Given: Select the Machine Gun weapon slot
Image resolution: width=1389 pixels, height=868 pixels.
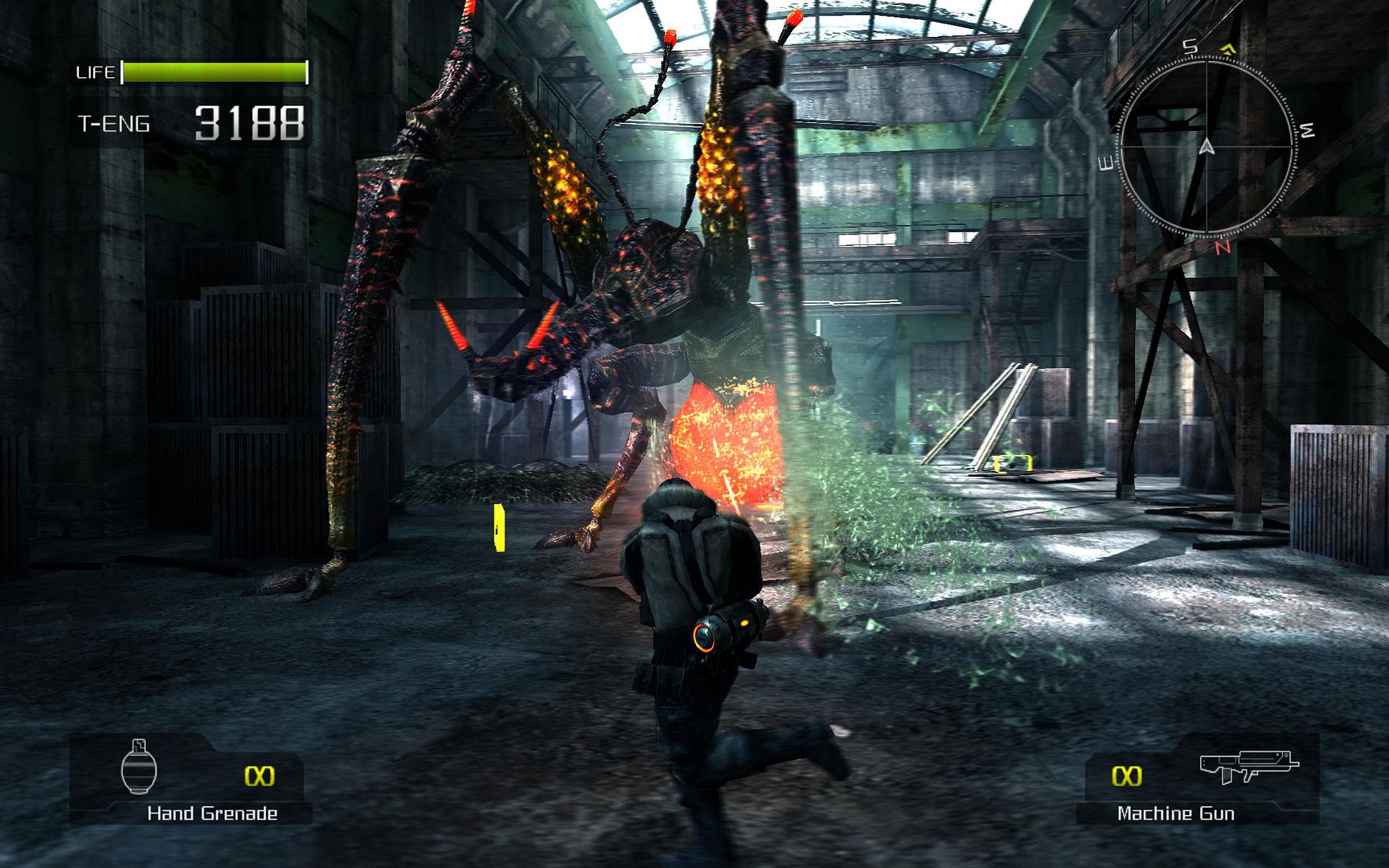Looking at the screenshot, I should pos(1198,780).
